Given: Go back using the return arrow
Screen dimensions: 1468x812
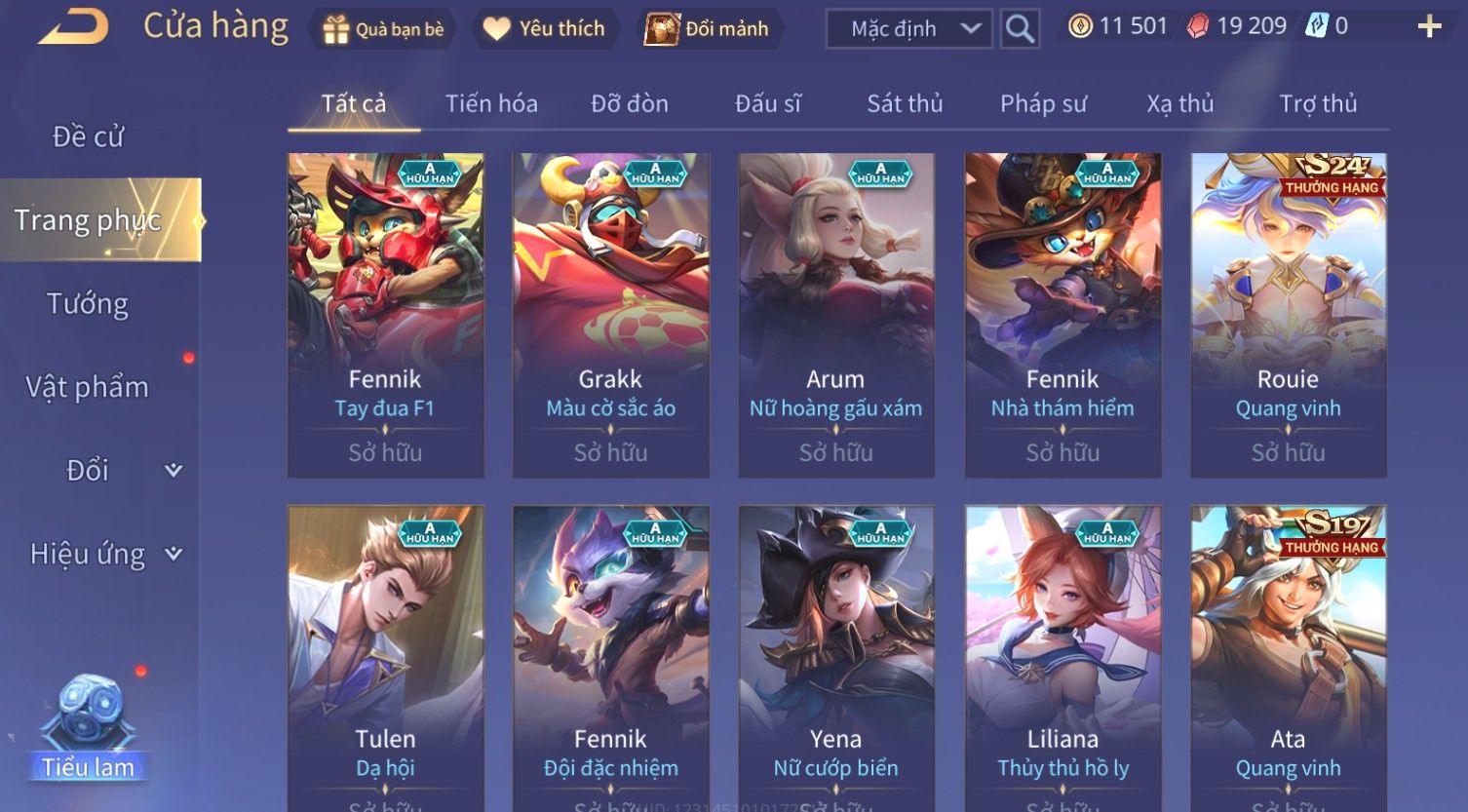Looking at the screenshot, I should 74,27.
